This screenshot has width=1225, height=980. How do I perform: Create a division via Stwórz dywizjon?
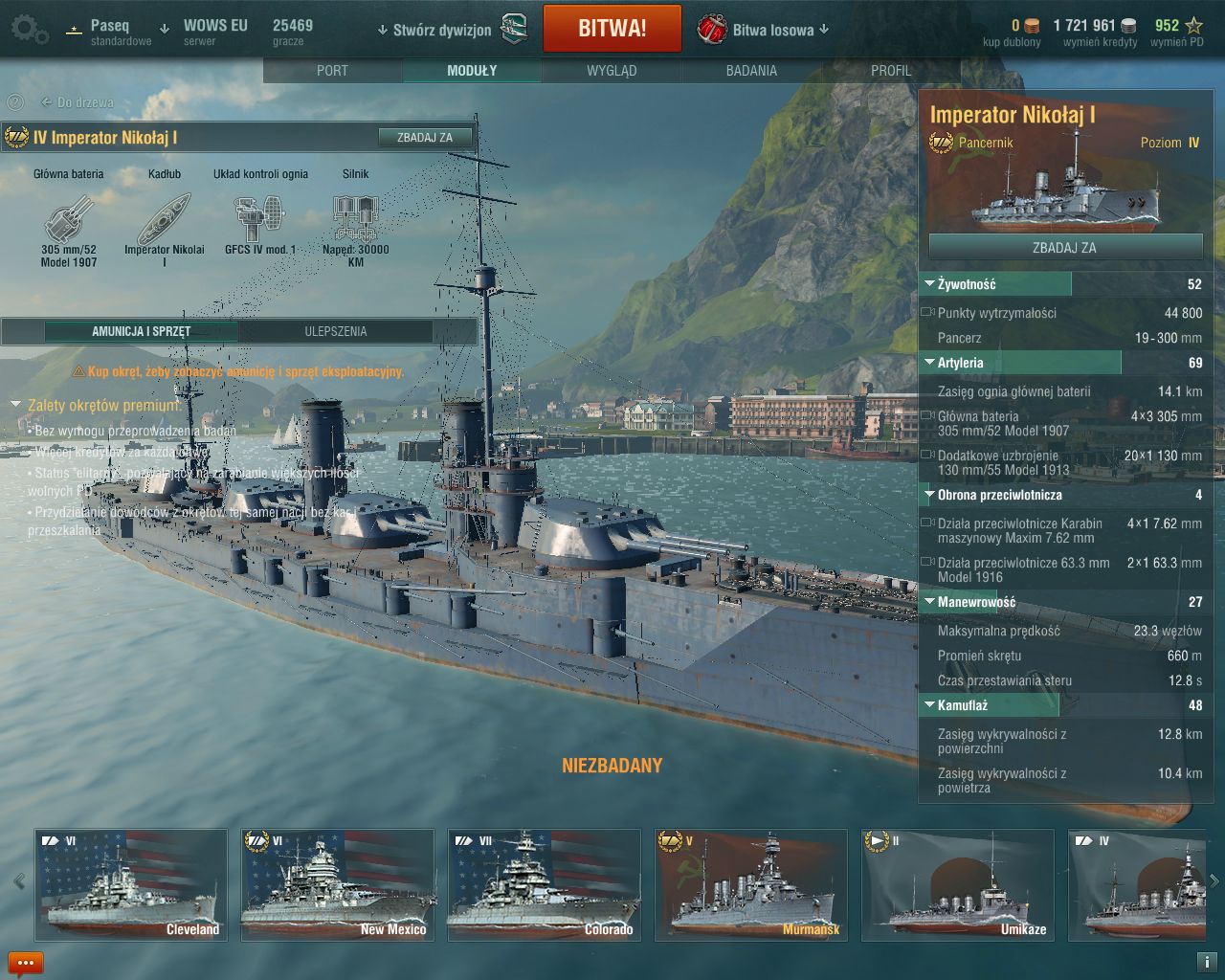coord(441,30)
